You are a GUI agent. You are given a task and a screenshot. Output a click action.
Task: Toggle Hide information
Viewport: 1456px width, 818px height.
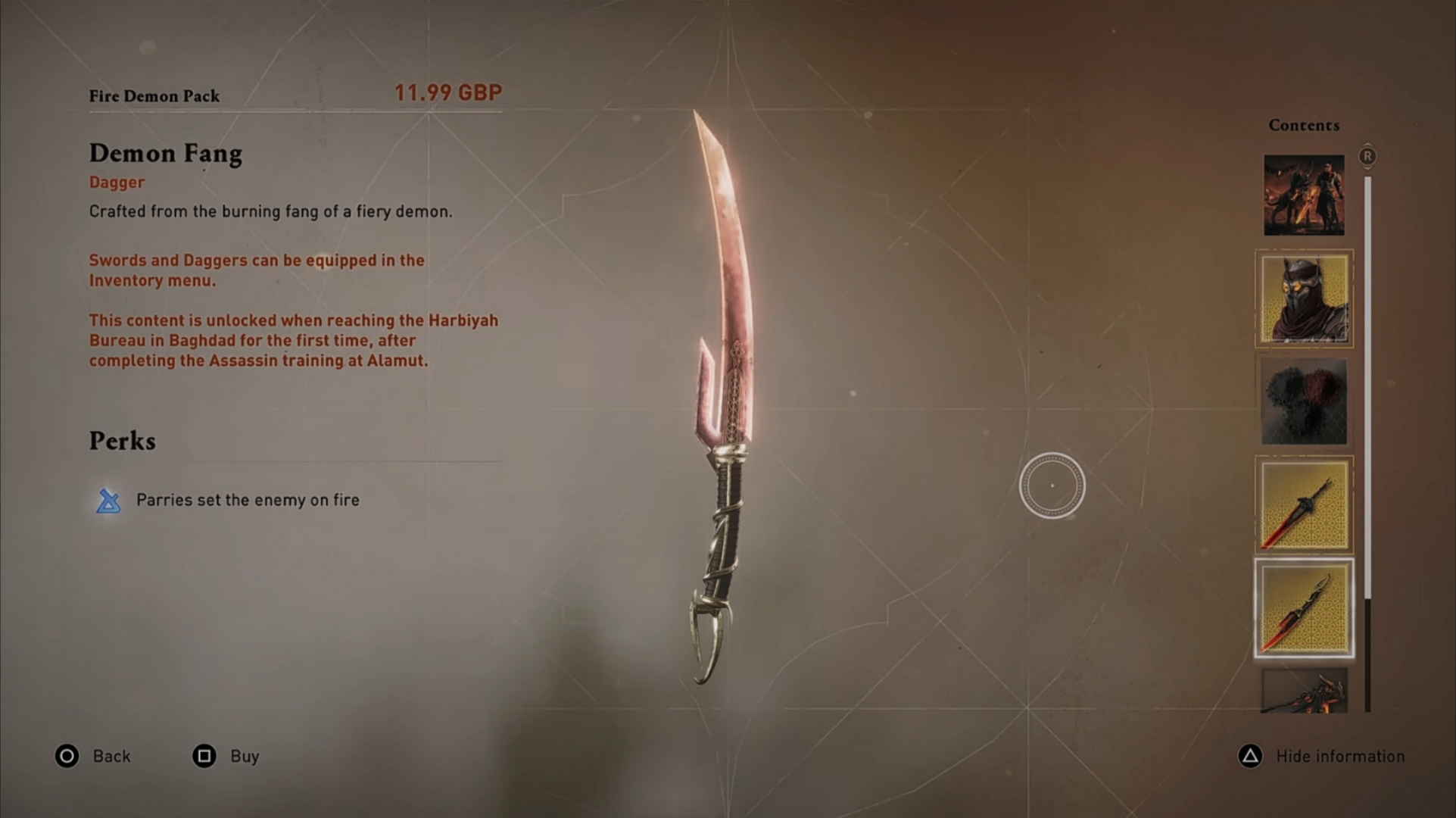1340,756
